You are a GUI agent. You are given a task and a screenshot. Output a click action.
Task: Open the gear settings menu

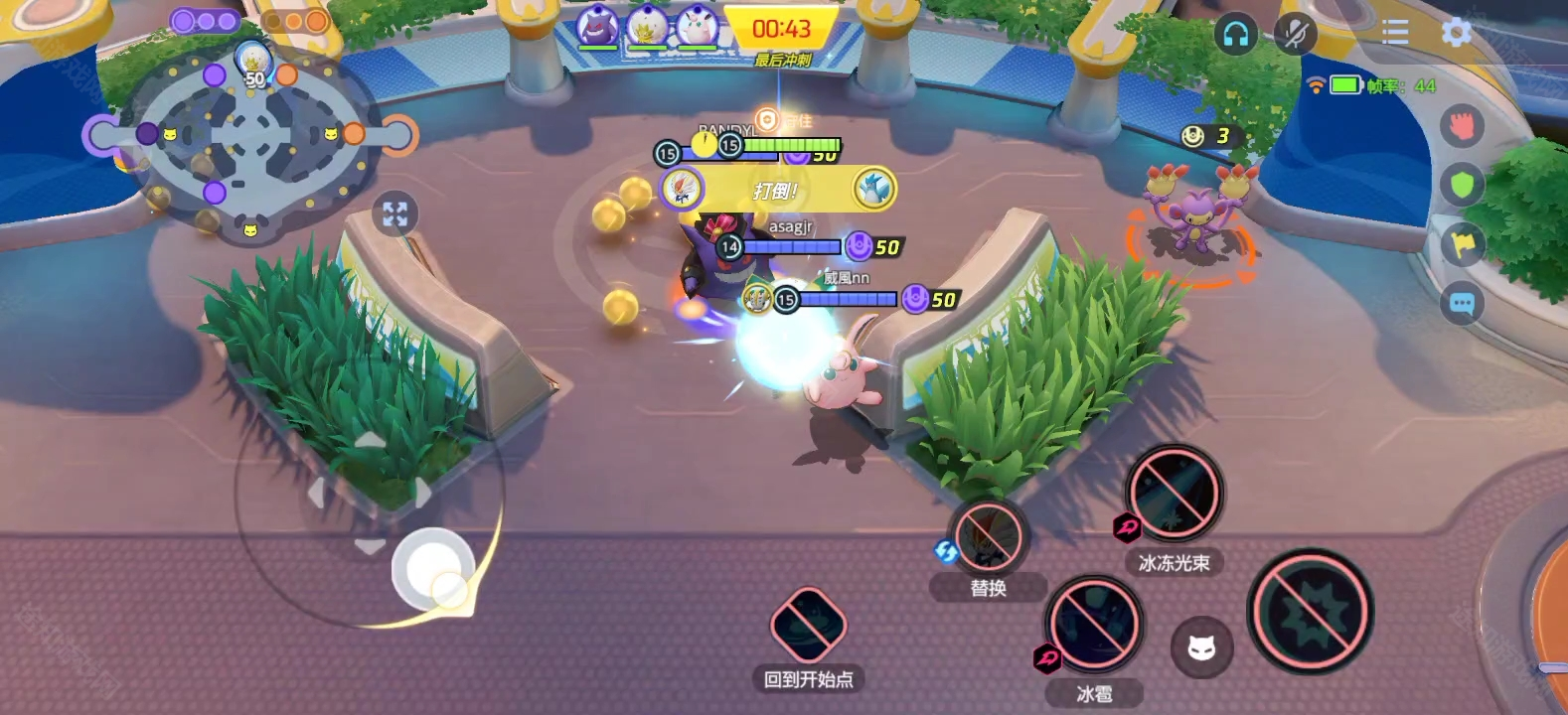click(1456, 33)
